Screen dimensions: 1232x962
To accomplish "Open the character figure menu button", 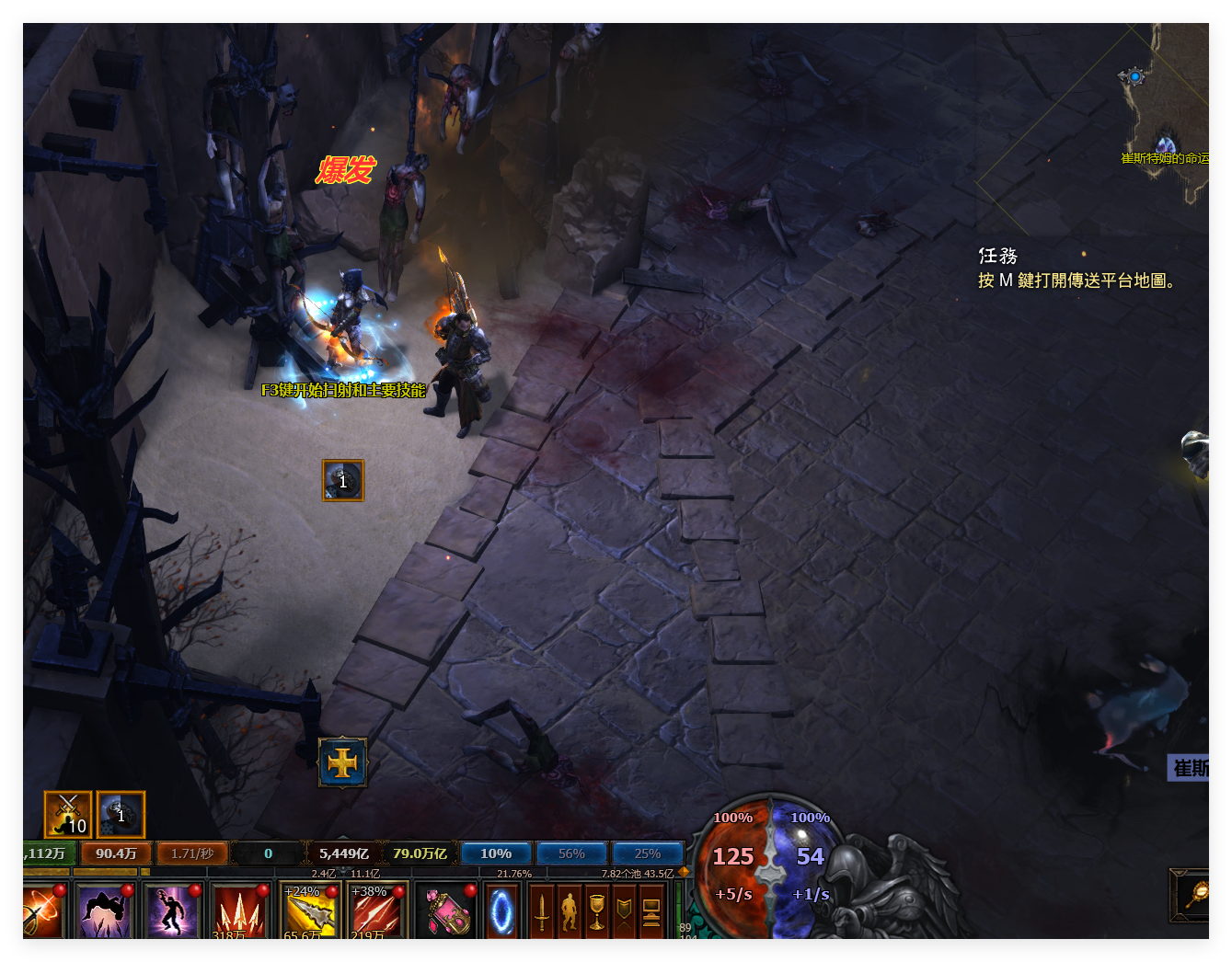I will point(570,911).
